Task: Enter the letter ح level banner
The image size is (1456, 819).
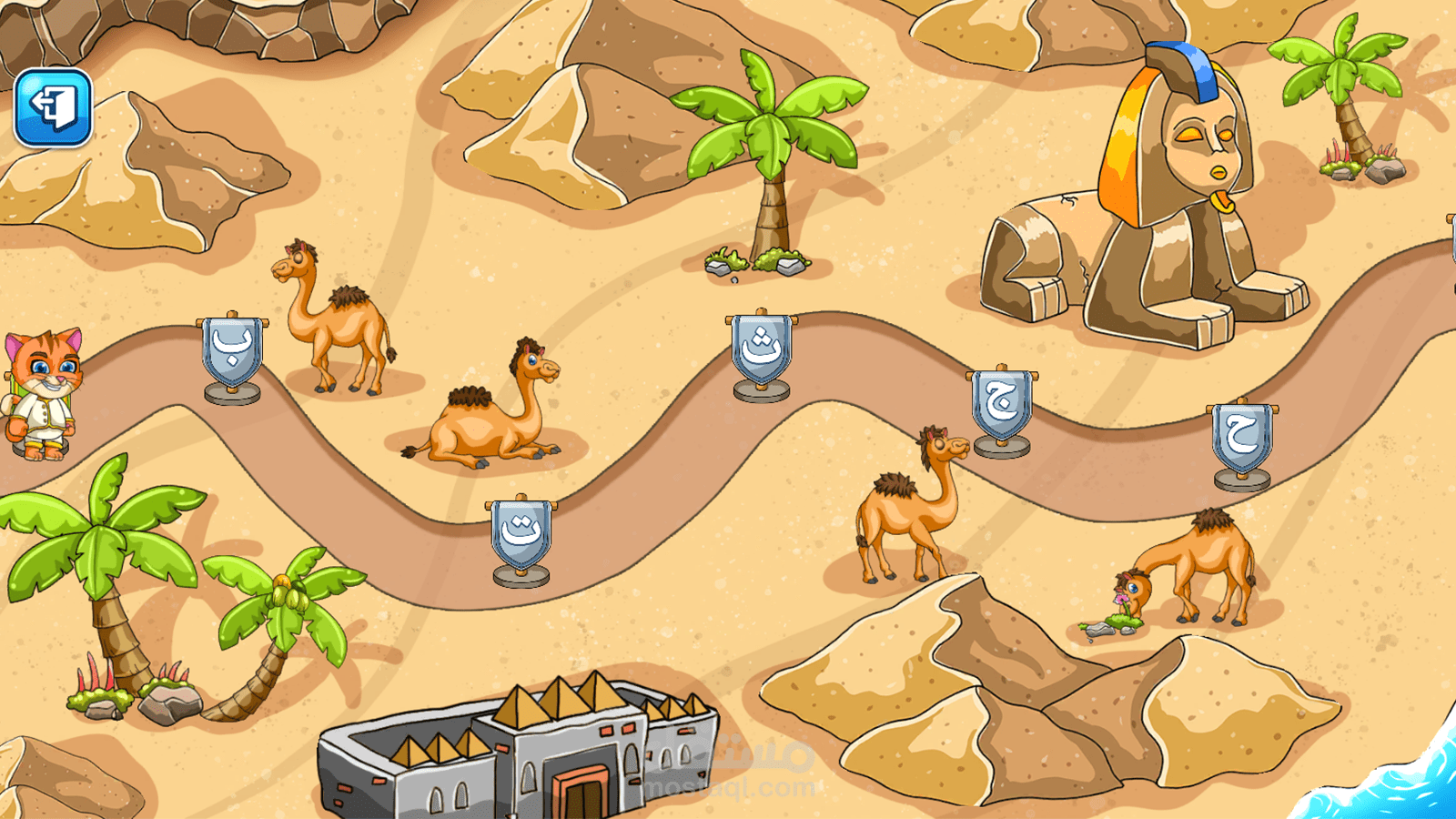Action: click(x=1241, y=438)
